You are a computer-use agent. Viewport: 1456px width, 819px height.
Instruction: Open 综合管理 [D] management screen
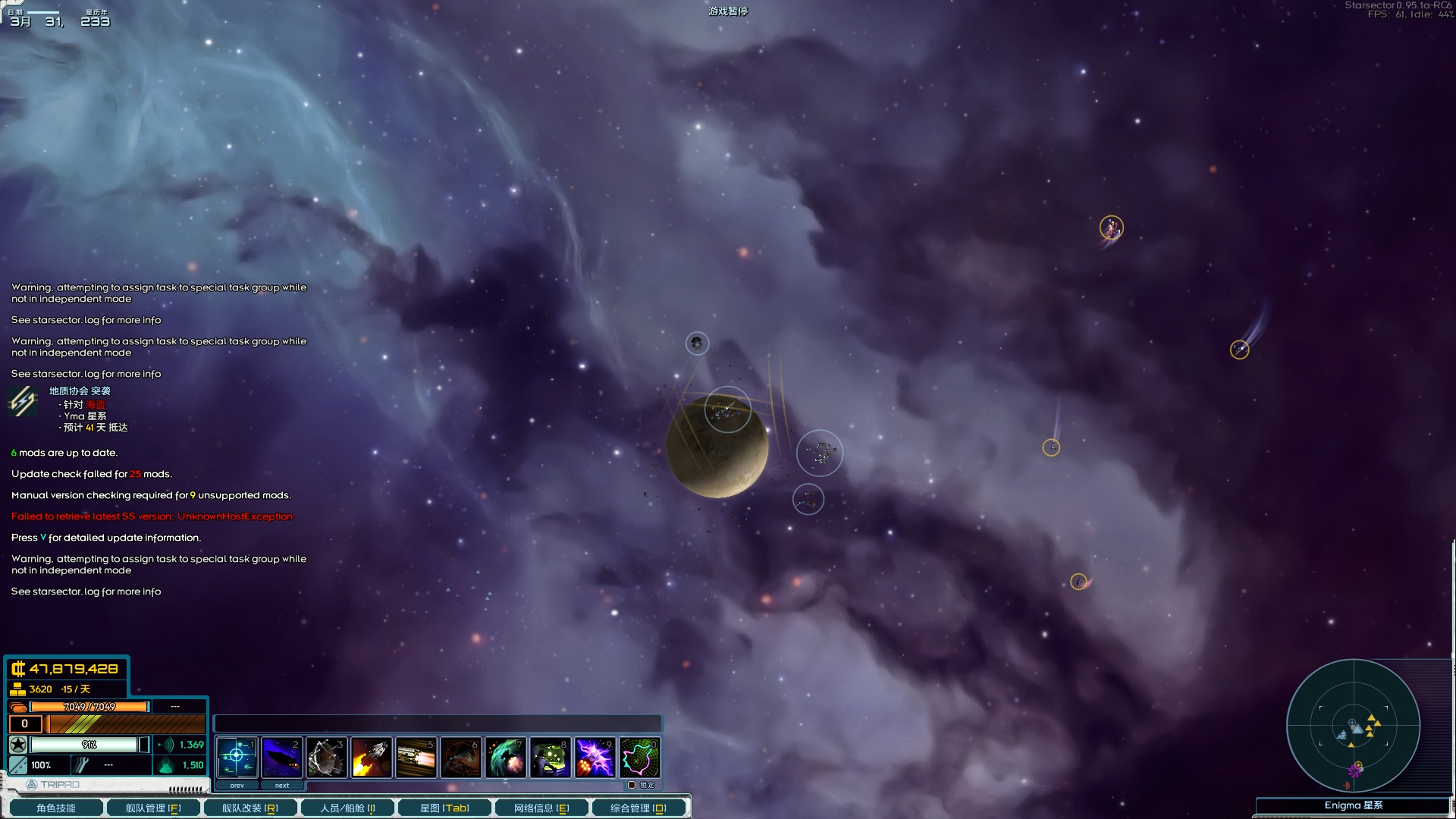coord(639,808)
